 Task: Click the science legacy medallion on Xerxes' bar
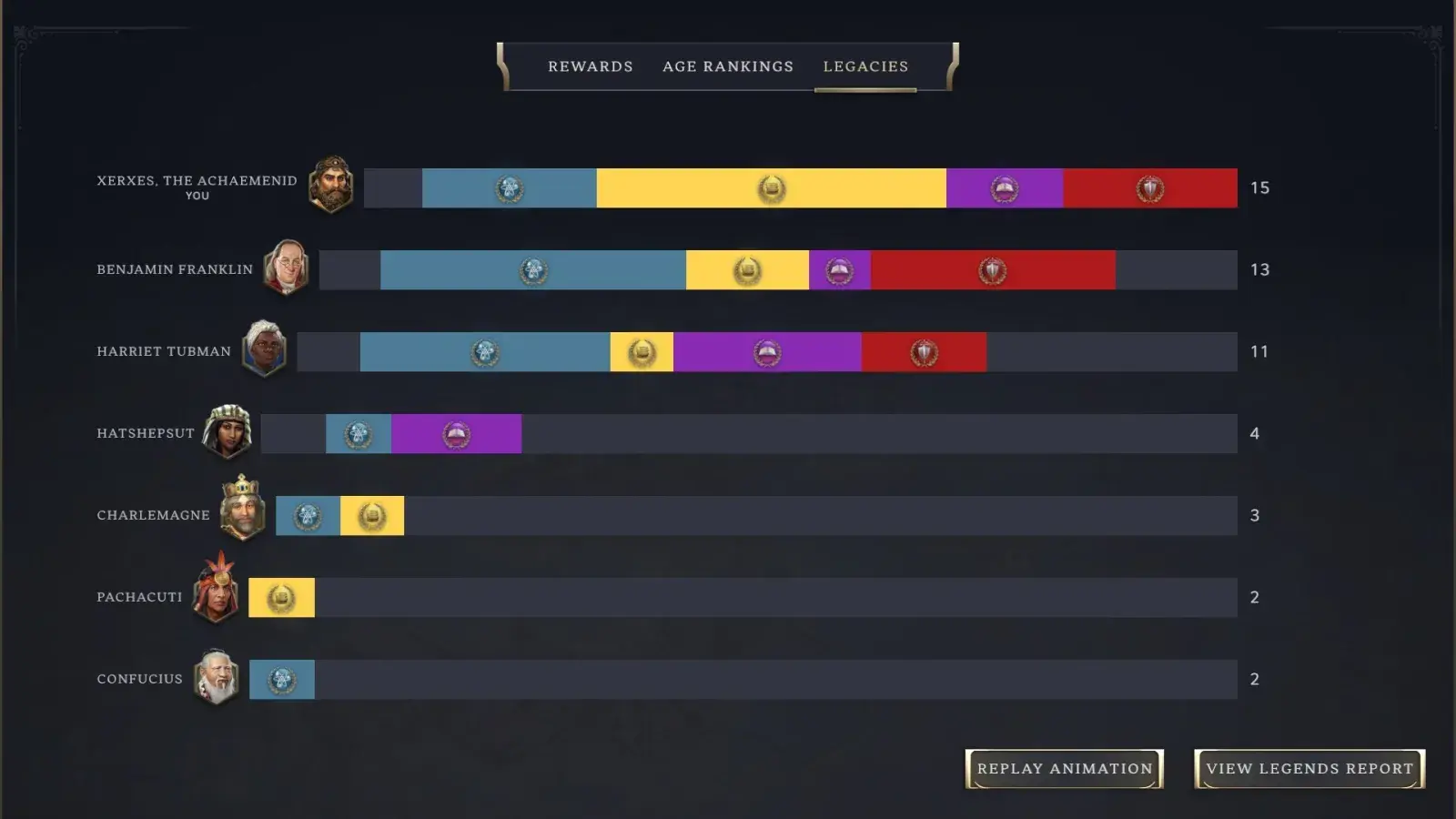pos(510,188)
